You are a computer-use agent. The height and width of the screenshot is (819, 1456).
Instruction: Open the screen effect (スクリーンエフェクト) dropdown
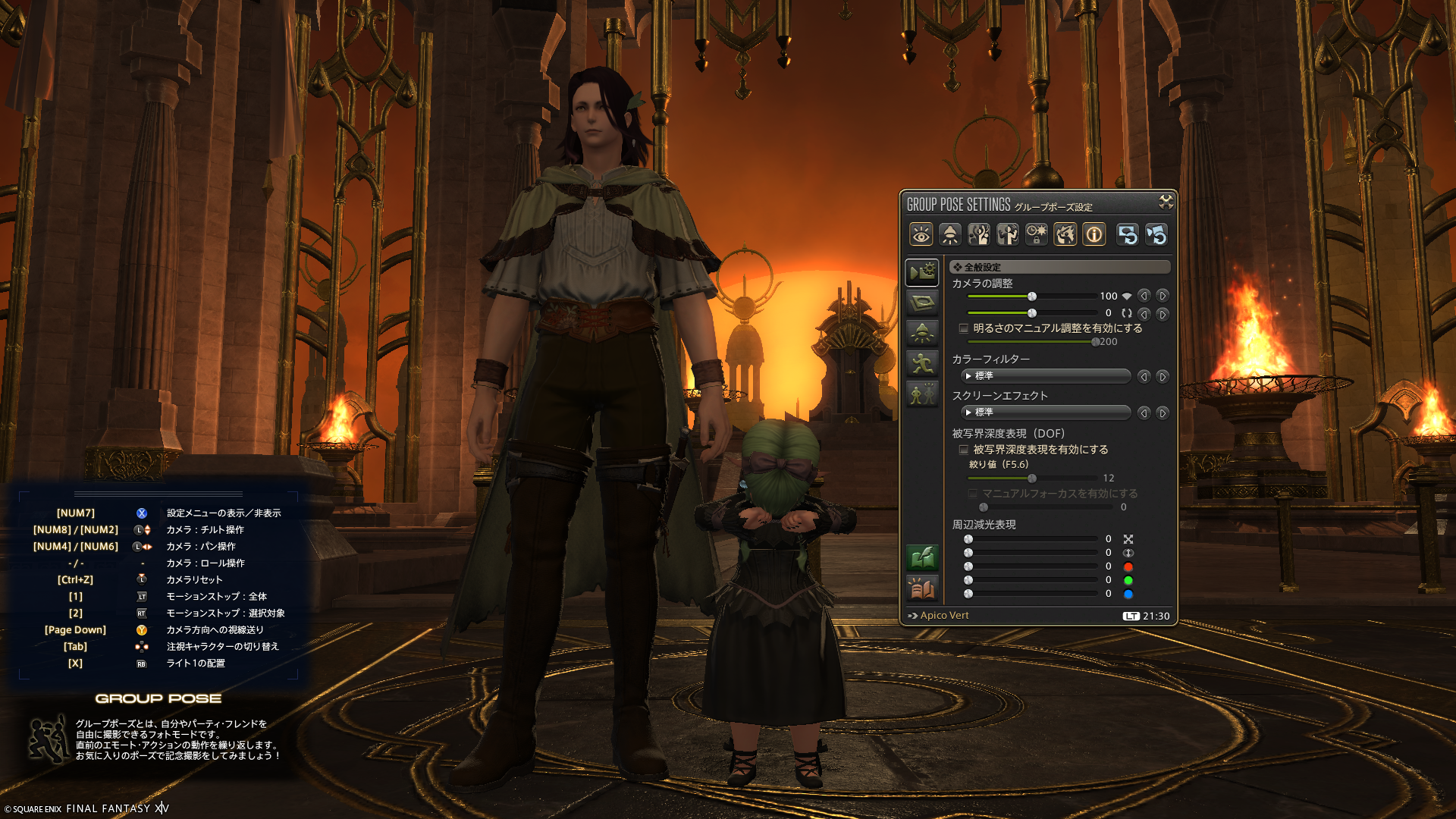tap(1045, 413)
